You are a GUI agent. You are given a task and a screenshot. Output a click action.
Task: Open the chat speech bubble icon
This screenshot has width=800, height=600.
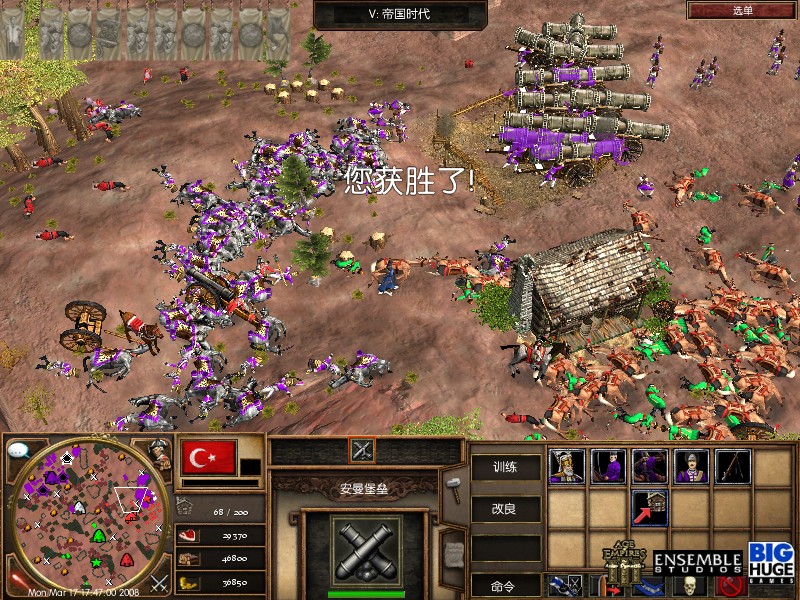click(x=18, y=450)
